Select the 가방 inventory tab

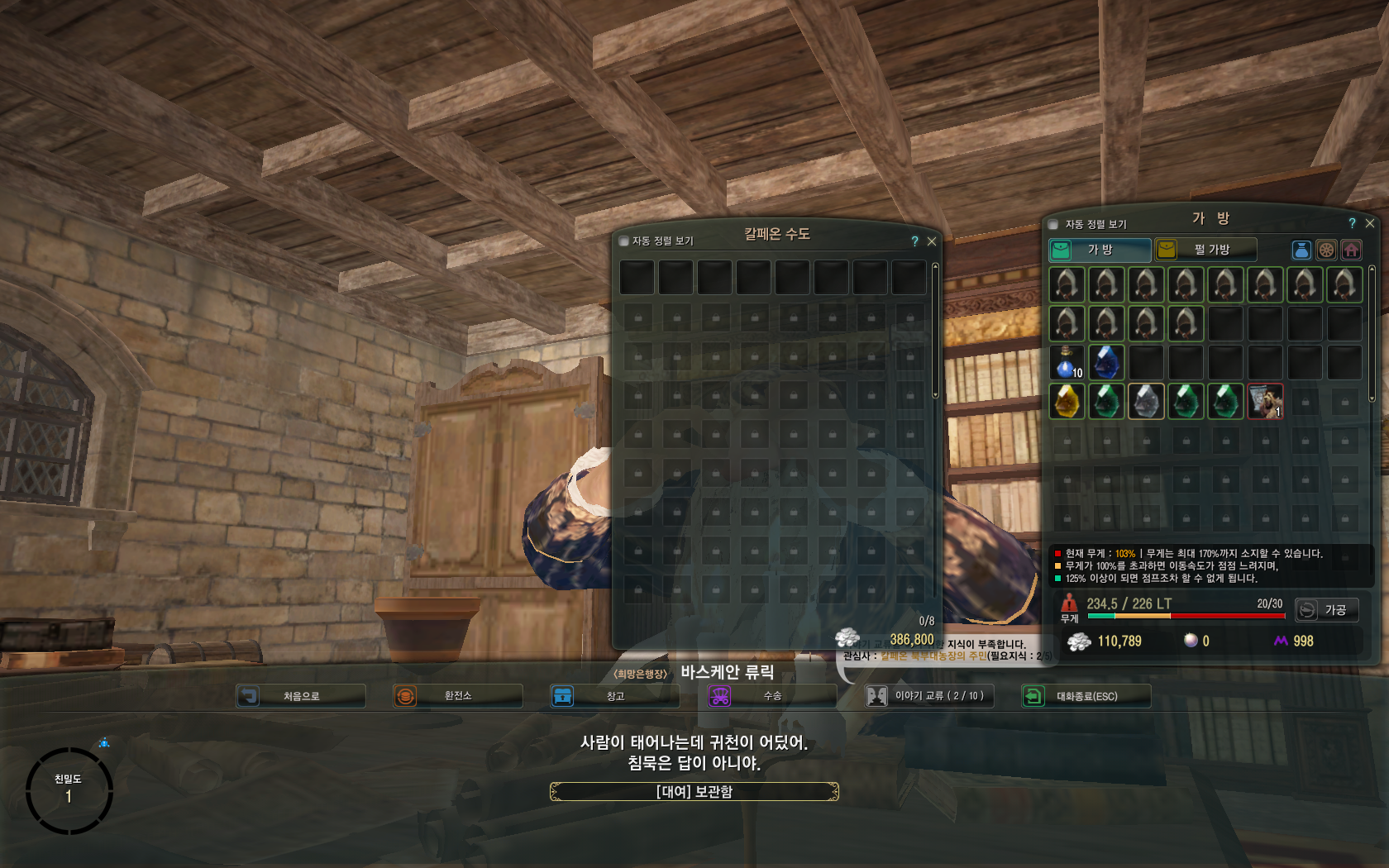pos(1100,250)
